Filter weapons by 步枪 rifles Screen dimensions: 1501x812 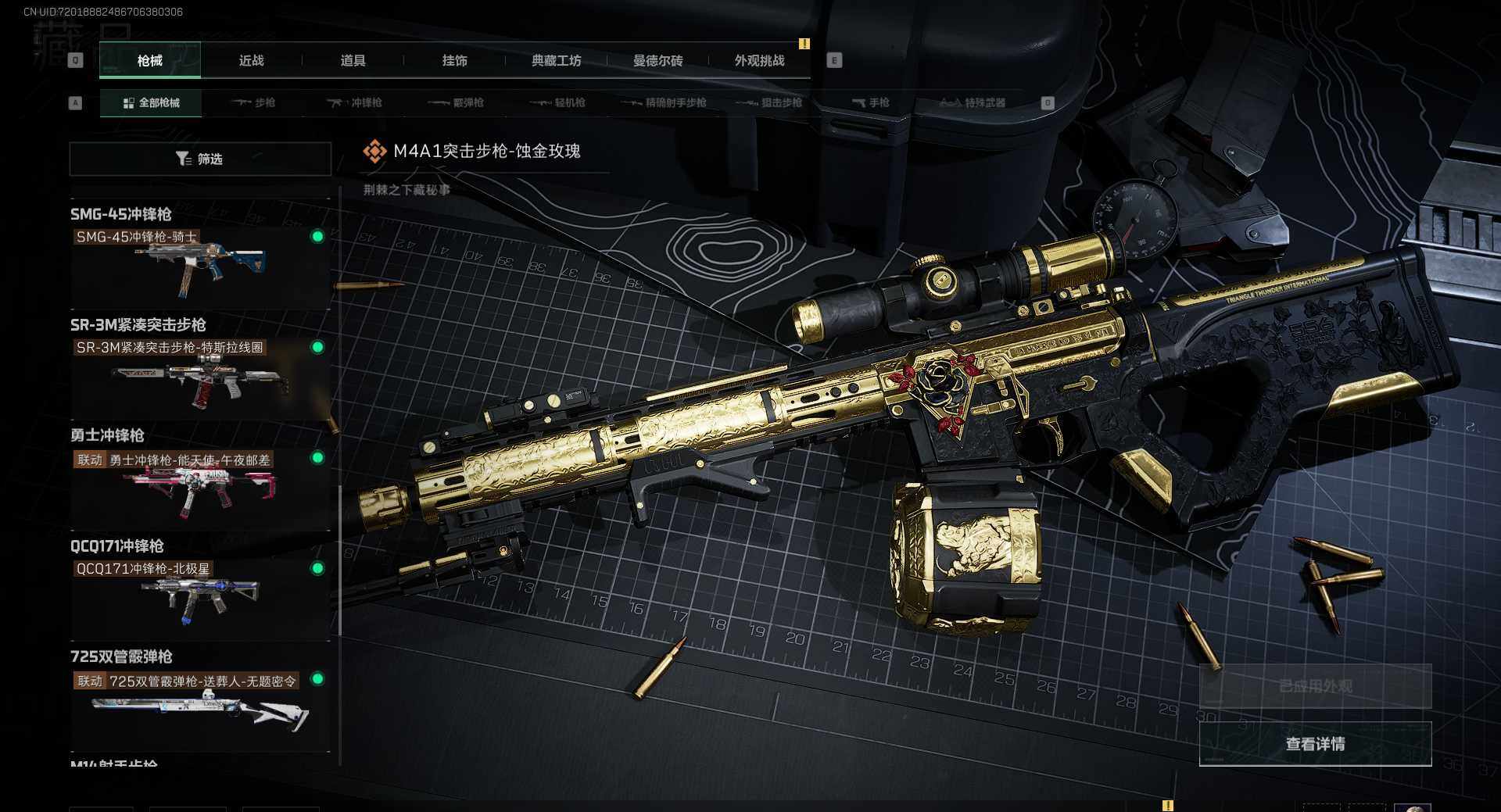[254, 102]
